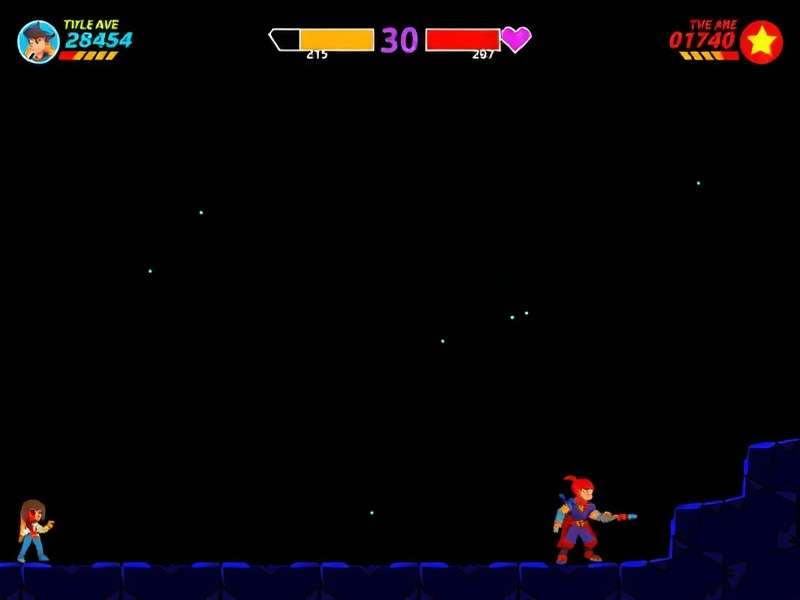The image size is (800, 600).
Task: Select the yellow star badge icon
Action: point(762,41)
